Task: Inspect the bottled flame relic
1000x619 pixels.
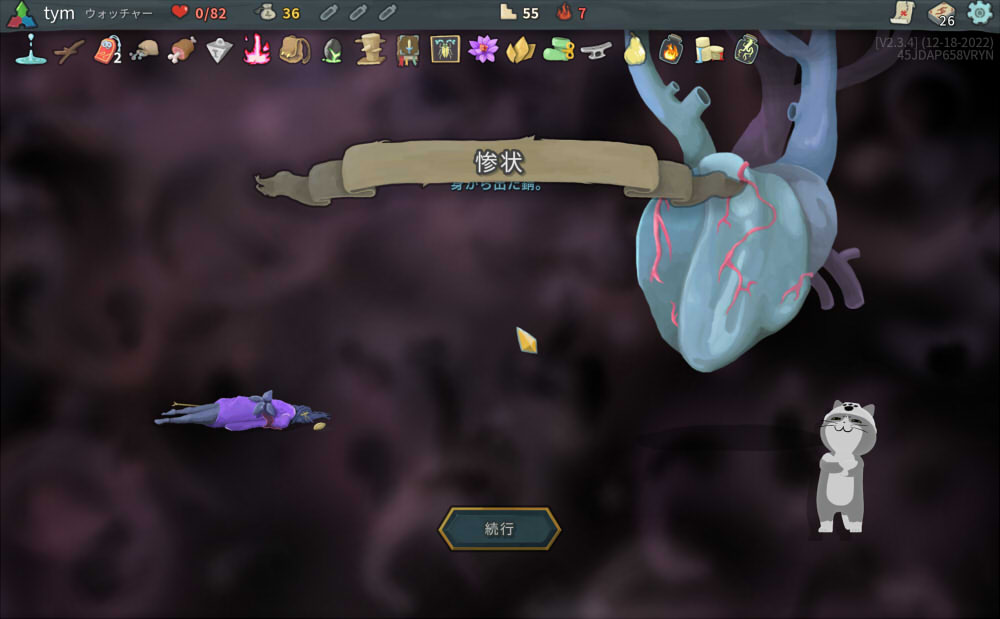Action: [670, 49]
